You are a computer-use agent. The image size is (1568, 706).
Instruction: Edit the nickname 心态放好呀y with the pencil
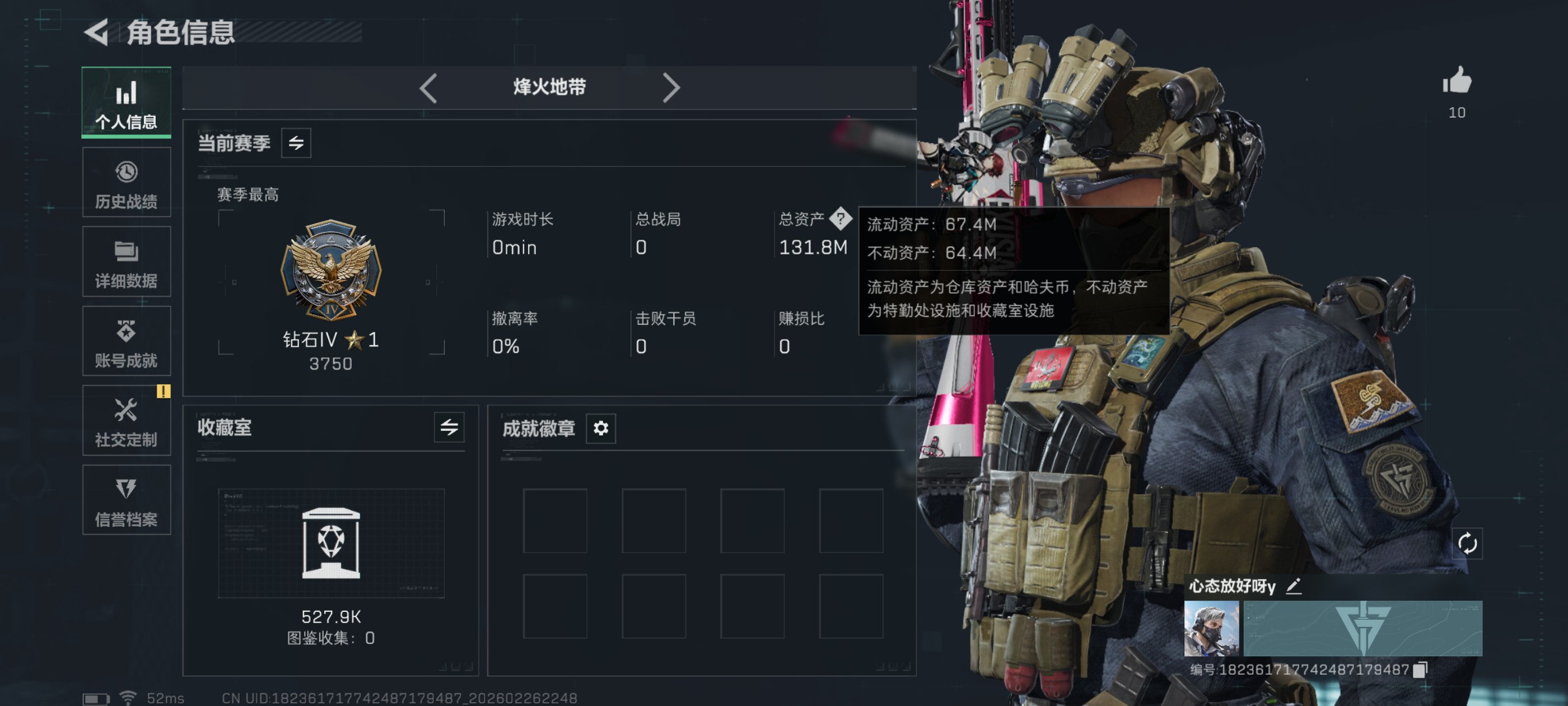[1294, 586]
